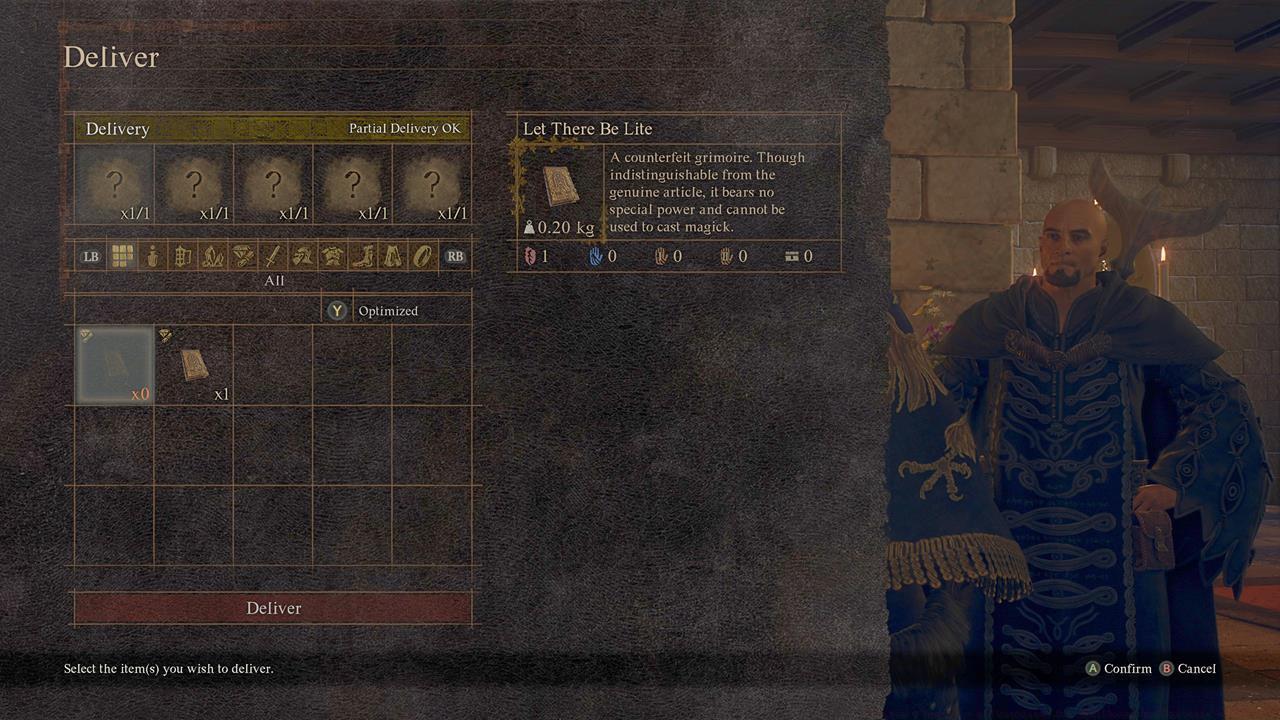
Task: Open the cloak garment filter
Action: click(x=391, y=257)
